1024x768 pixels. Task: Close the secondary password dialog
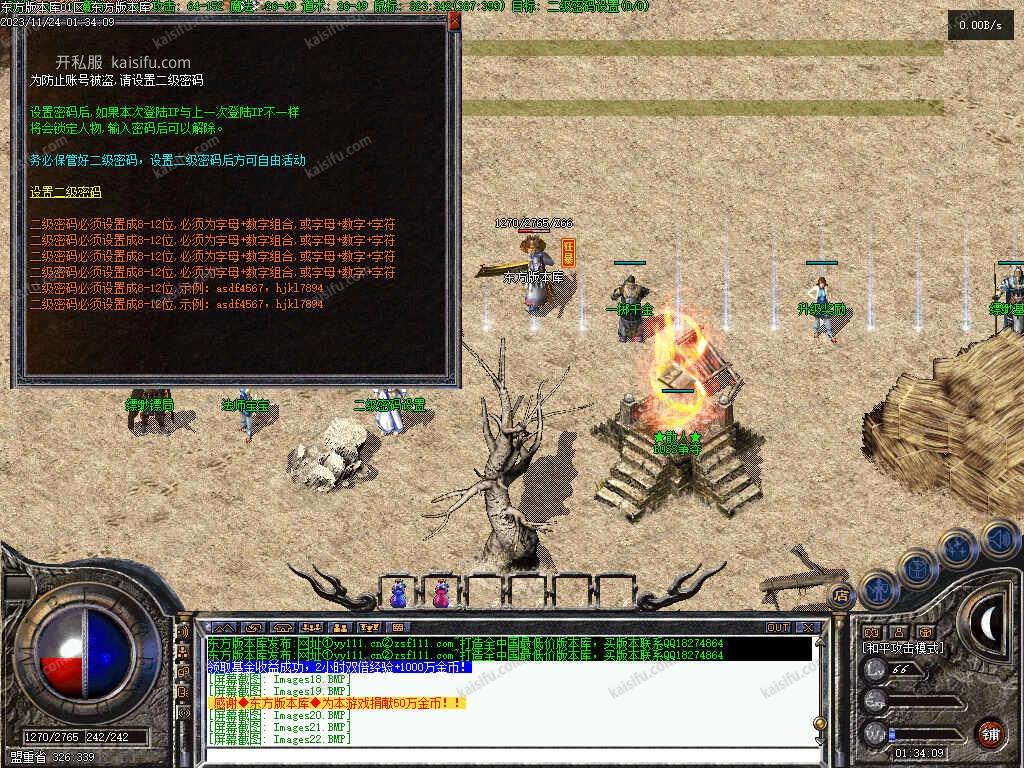tap(454, 20)
